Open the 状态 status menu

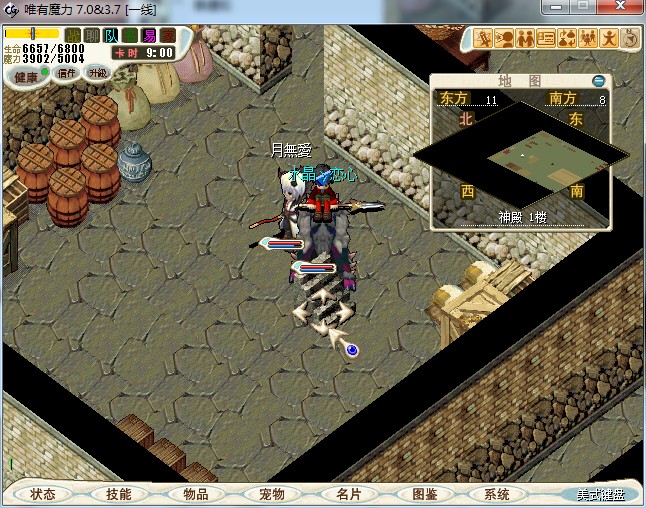43,494
